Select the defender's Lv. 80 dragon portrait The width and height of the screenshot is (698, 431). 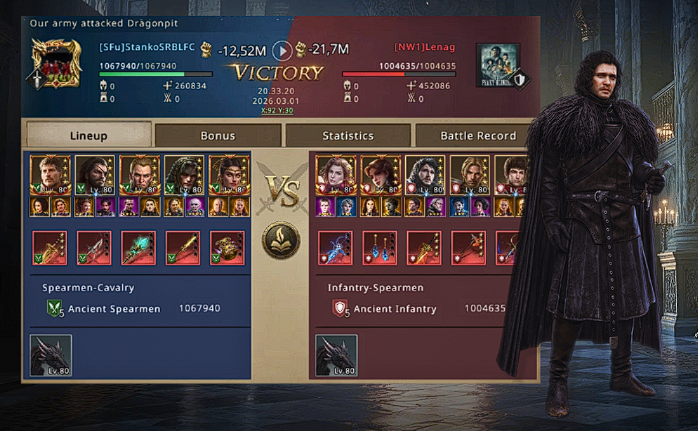click(x=336, y=355)
